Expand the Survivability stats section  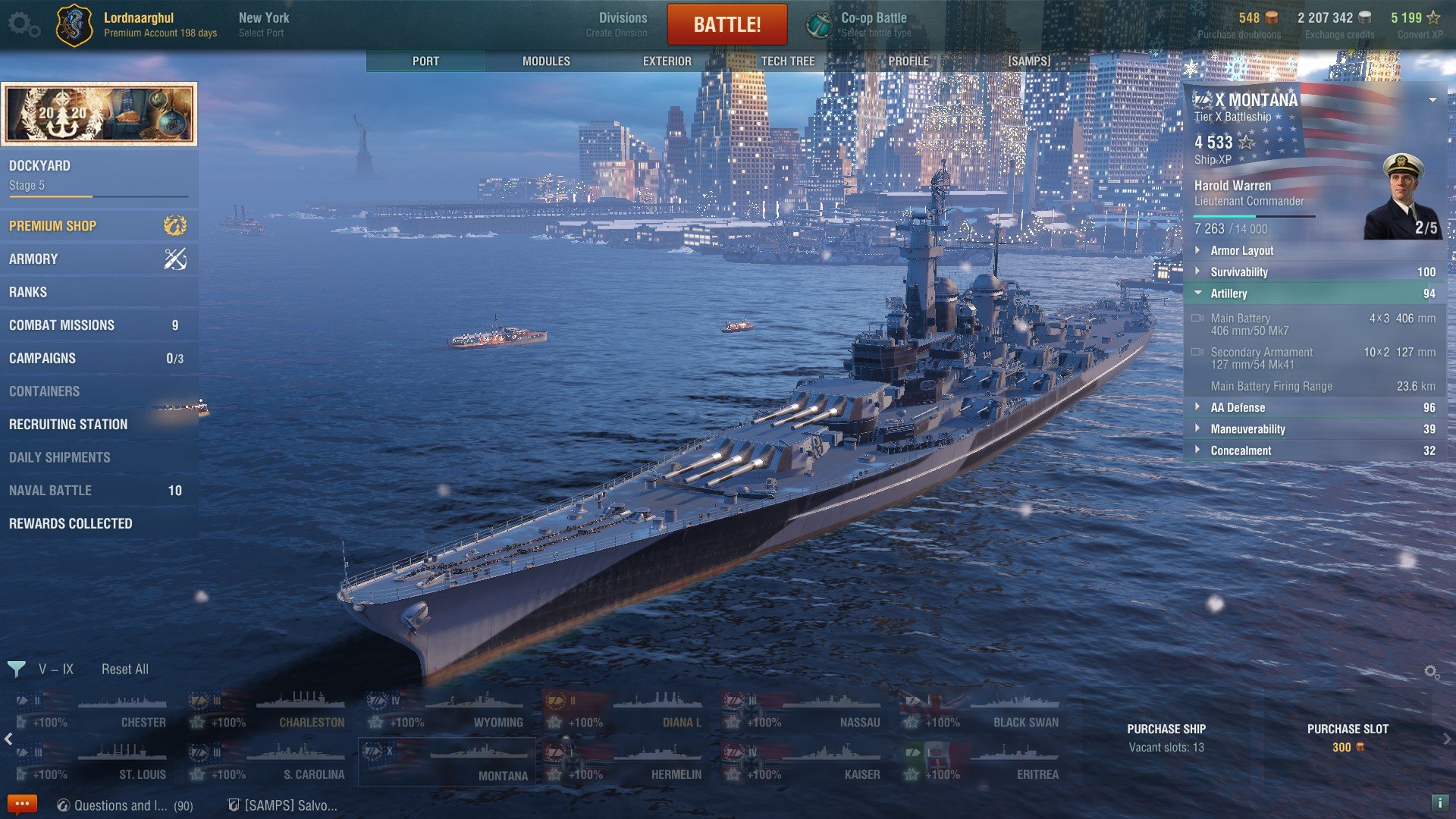coord(1238,272)
